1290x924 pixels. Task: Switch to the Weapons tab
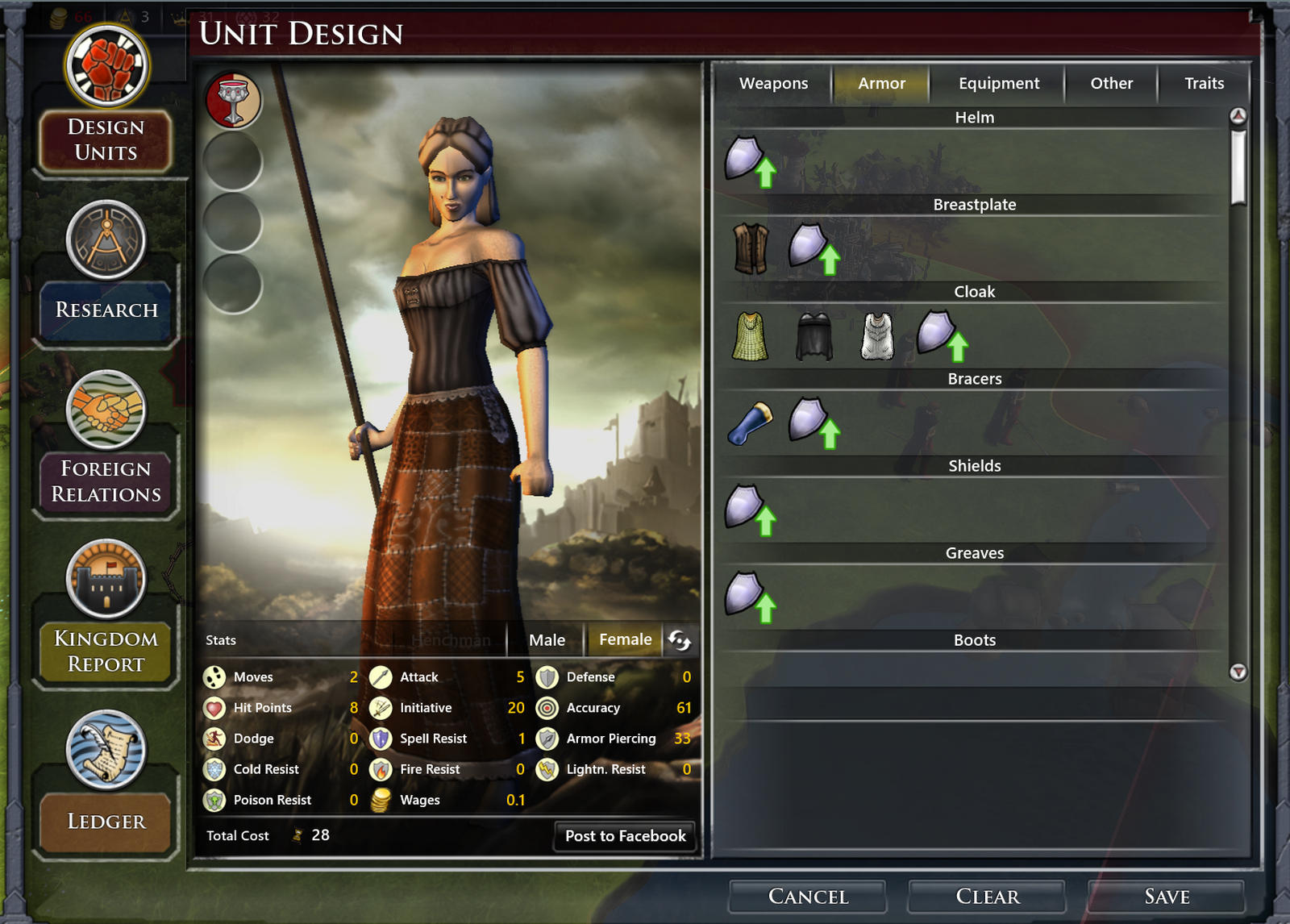click(773, 83)
